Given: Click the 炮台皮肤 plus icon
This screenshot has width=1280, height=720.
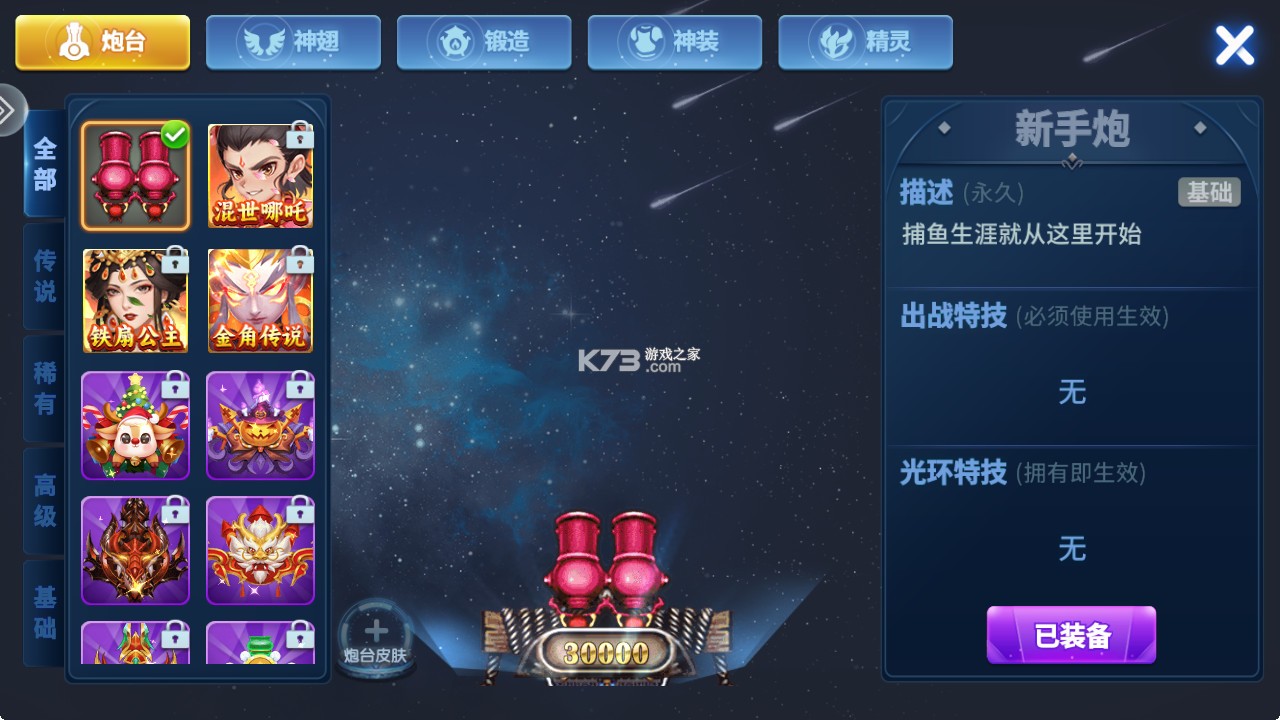Looking at the screenshot, I should coord(375,630).
